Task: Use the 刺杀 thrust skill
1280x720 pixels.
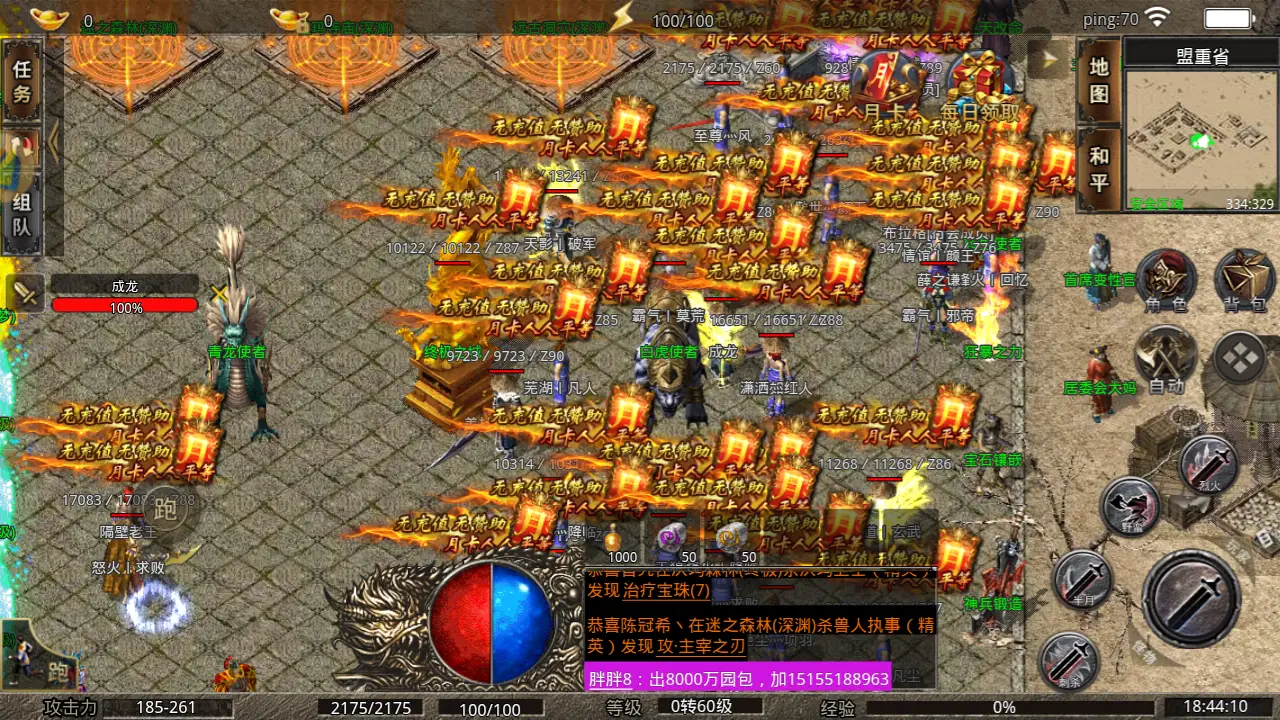Action: click(x=1069, y=660)
